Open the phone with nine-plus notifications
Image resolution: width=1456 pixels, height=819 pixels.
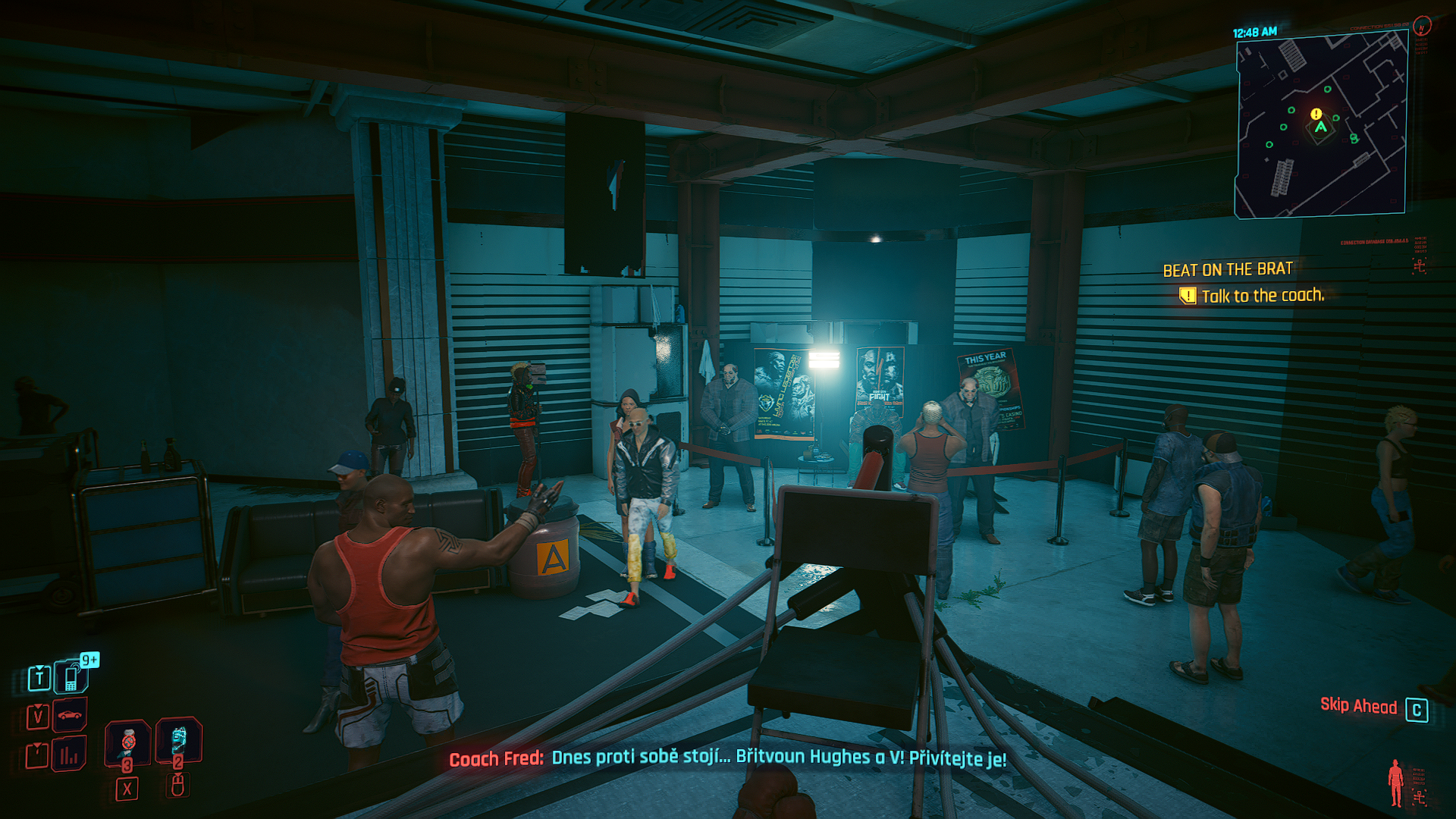click(71, 677)
